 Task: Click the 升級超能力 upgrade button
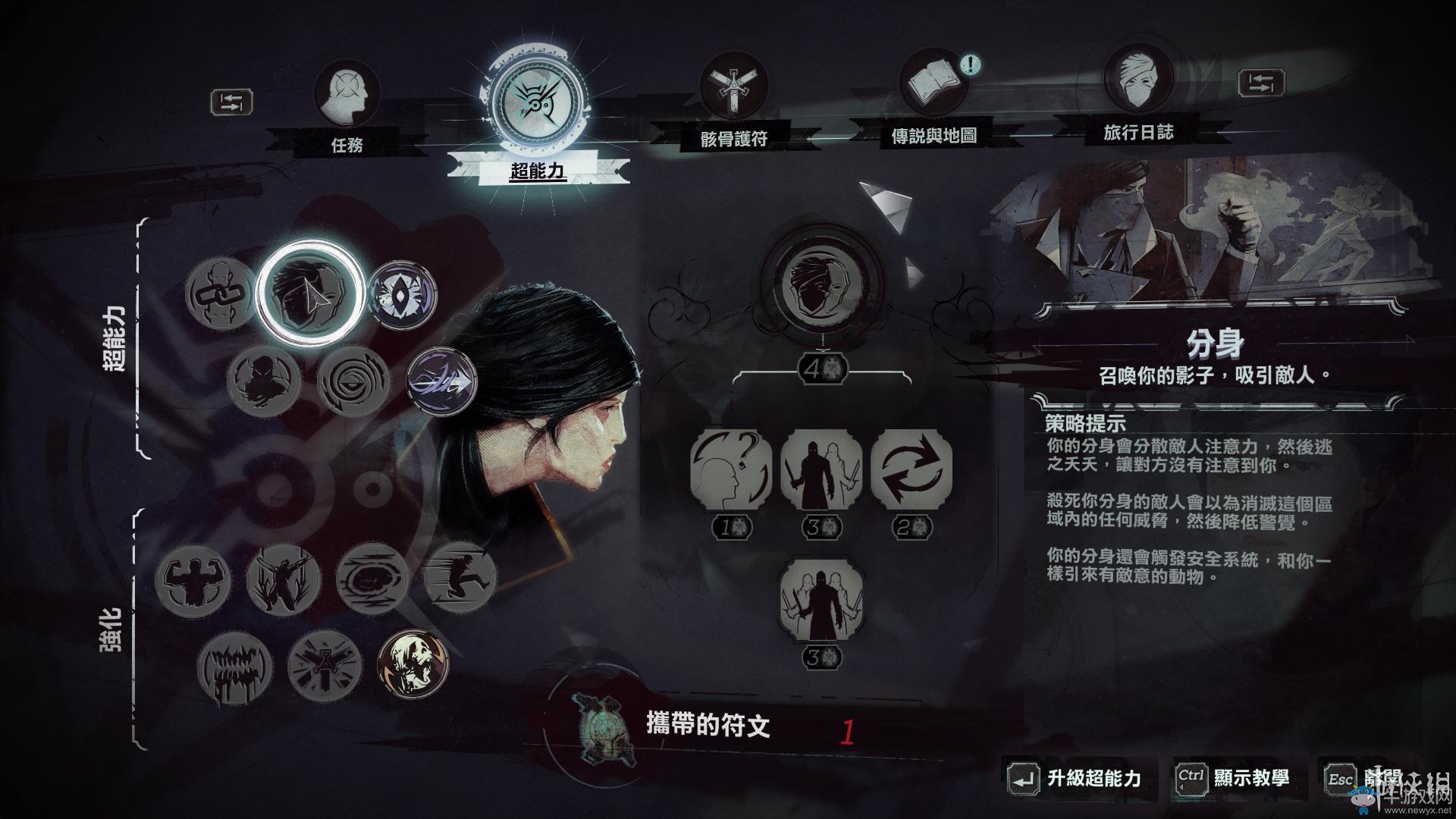(x=1090, y=777)
